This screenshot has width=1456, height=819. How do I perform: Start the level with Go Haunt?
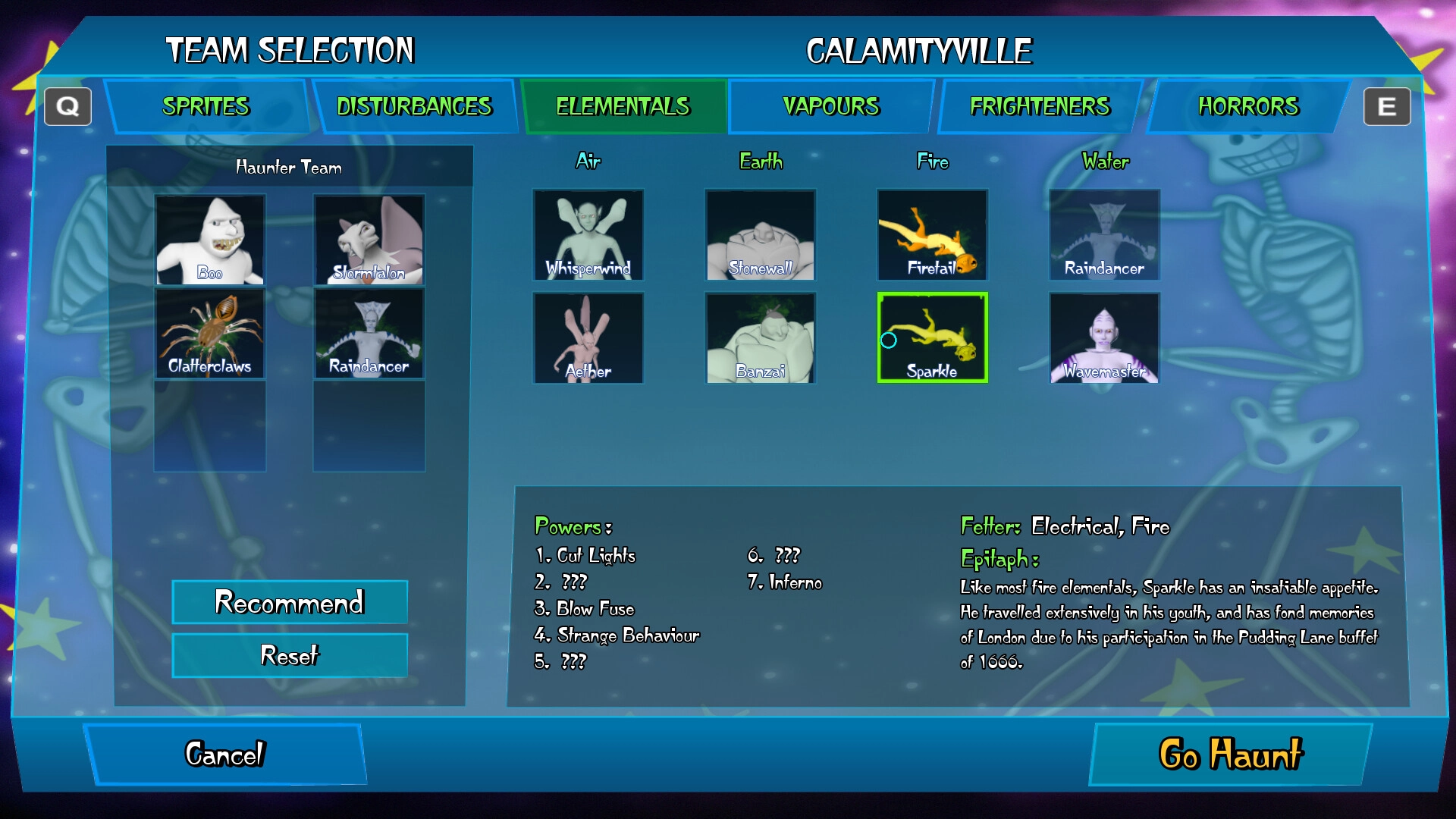click(x=1230, y=755)
